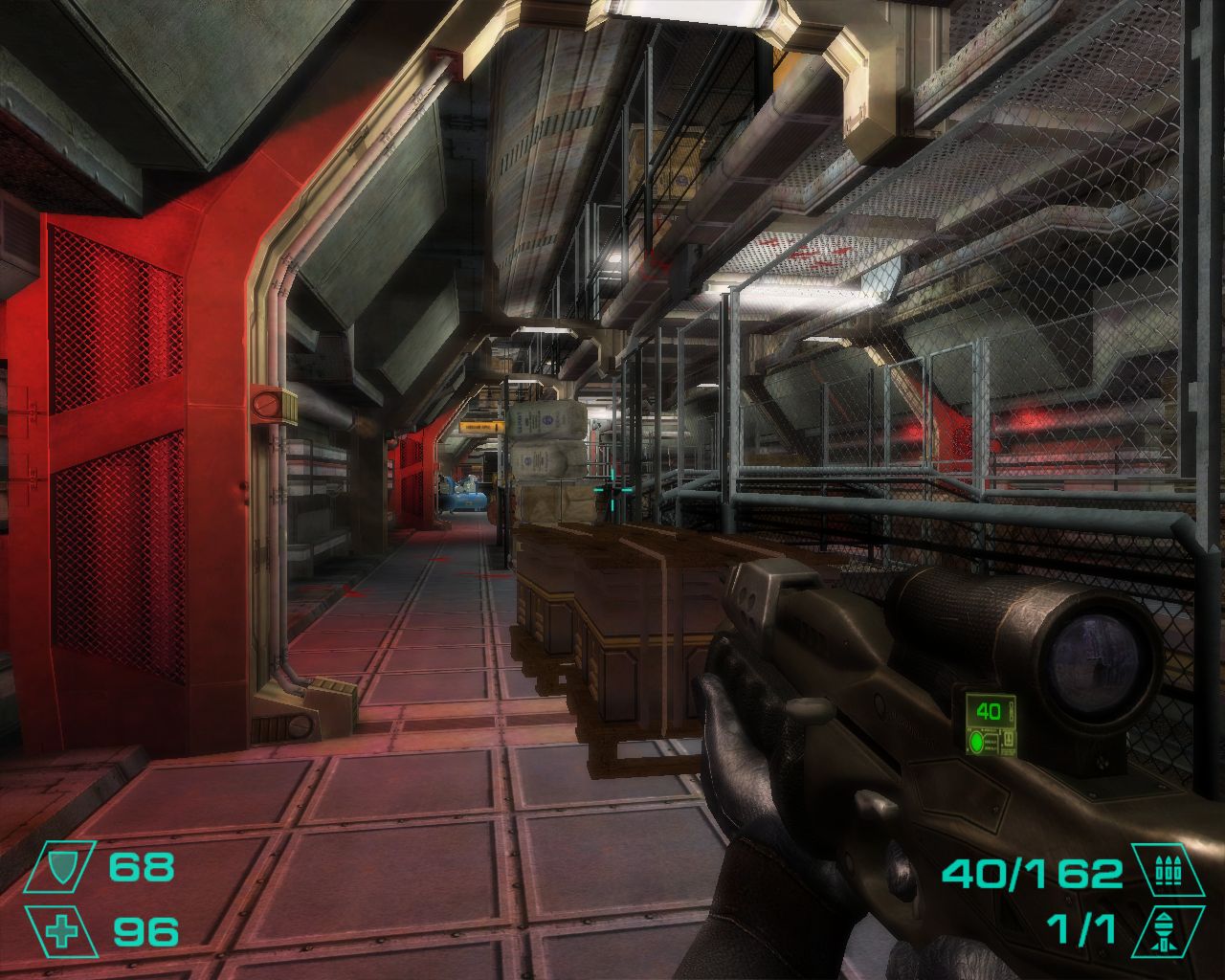Select the bullets ammo icon

(x=1161, y=870)
